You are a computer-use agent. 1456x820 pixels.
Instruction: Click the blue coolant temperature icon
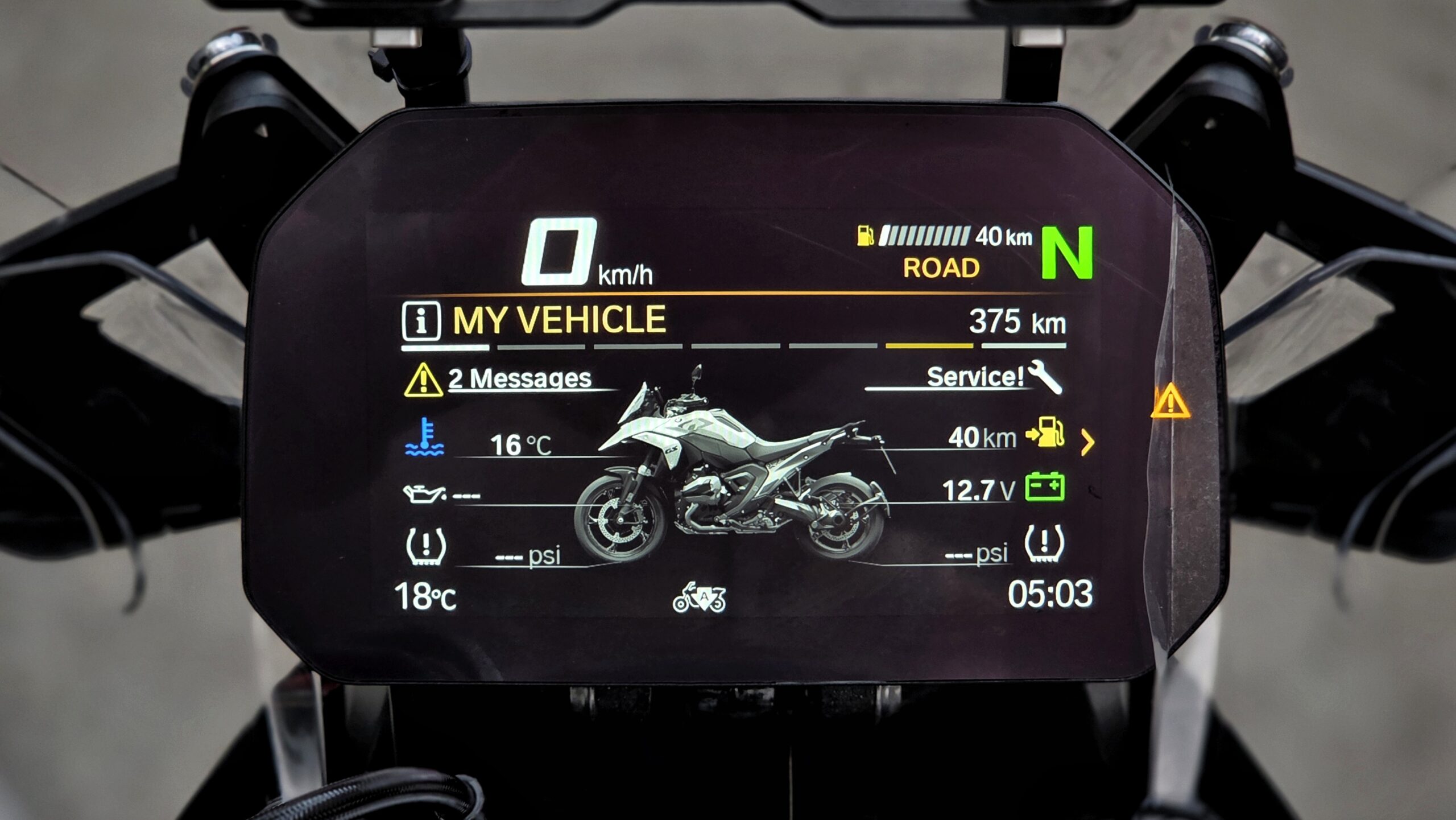tap(425, 438)
